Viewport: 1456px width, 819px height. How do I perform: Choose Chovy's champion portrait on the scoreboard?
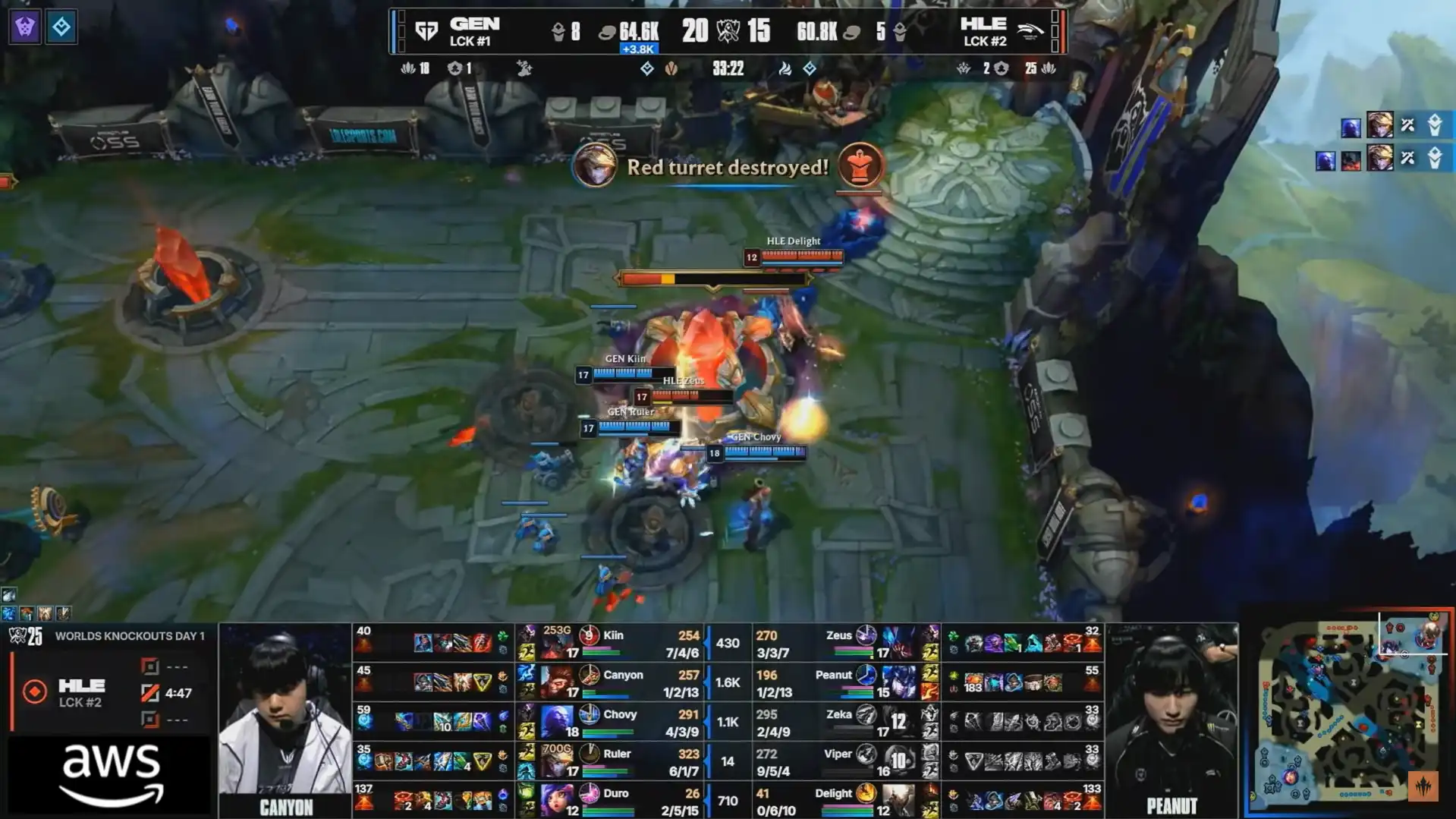[x=556, y=722]
